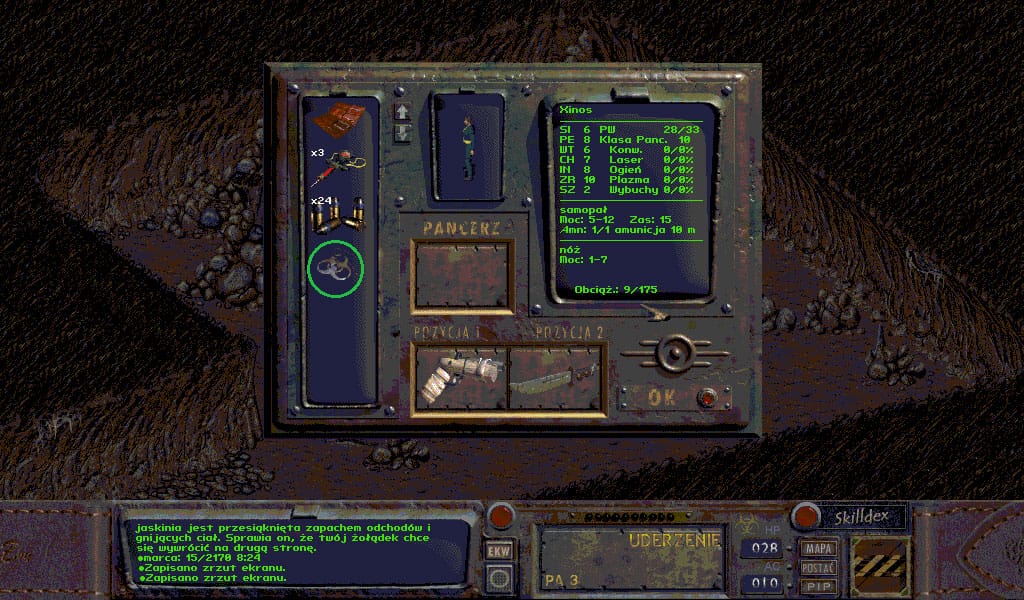
Task: Click the inventory scroll down arrow
Action: pyautogui.click(x=402, y=133)
